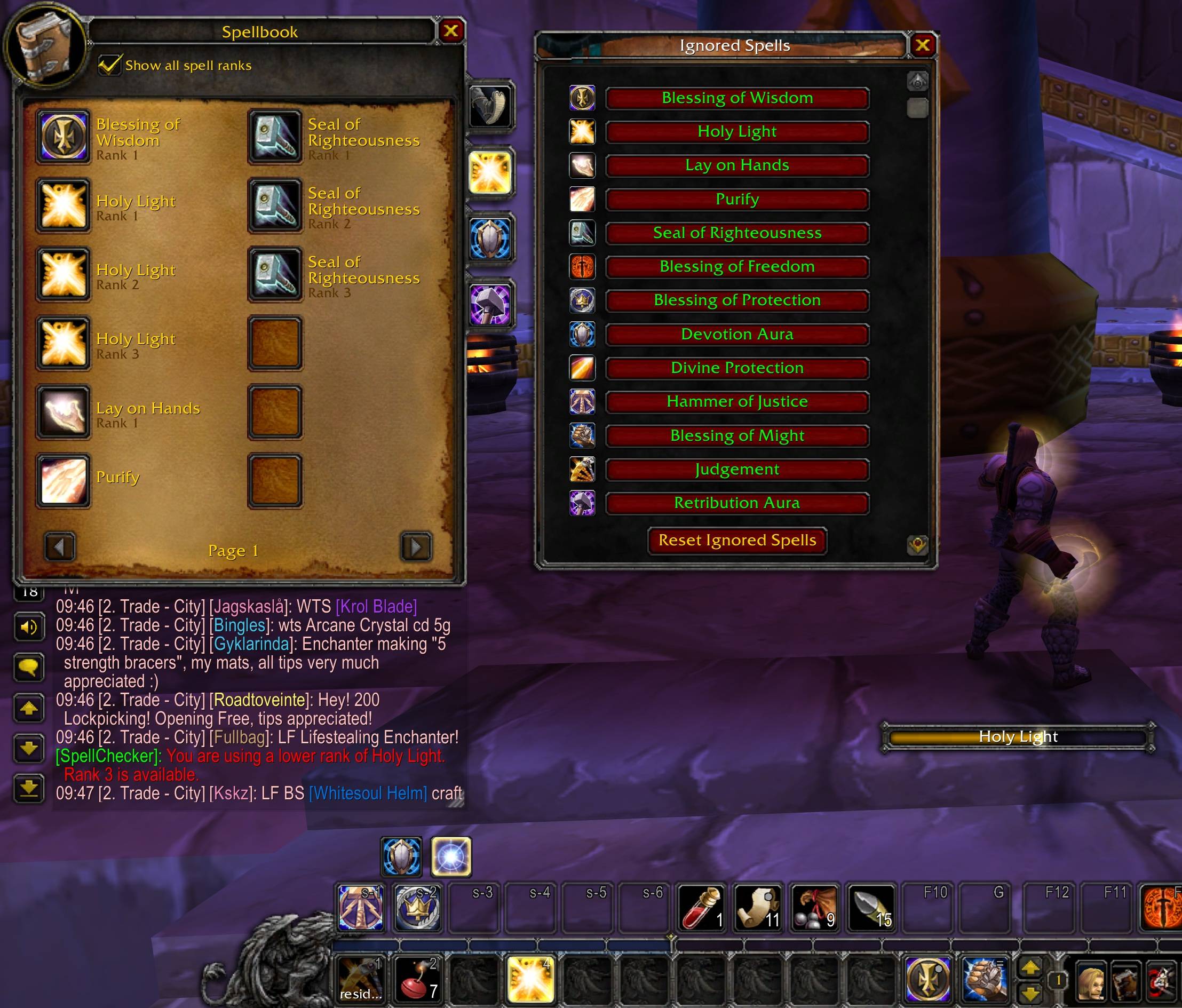Use the health potion on the action bar

pyautogui.click(x=700, y=908)
